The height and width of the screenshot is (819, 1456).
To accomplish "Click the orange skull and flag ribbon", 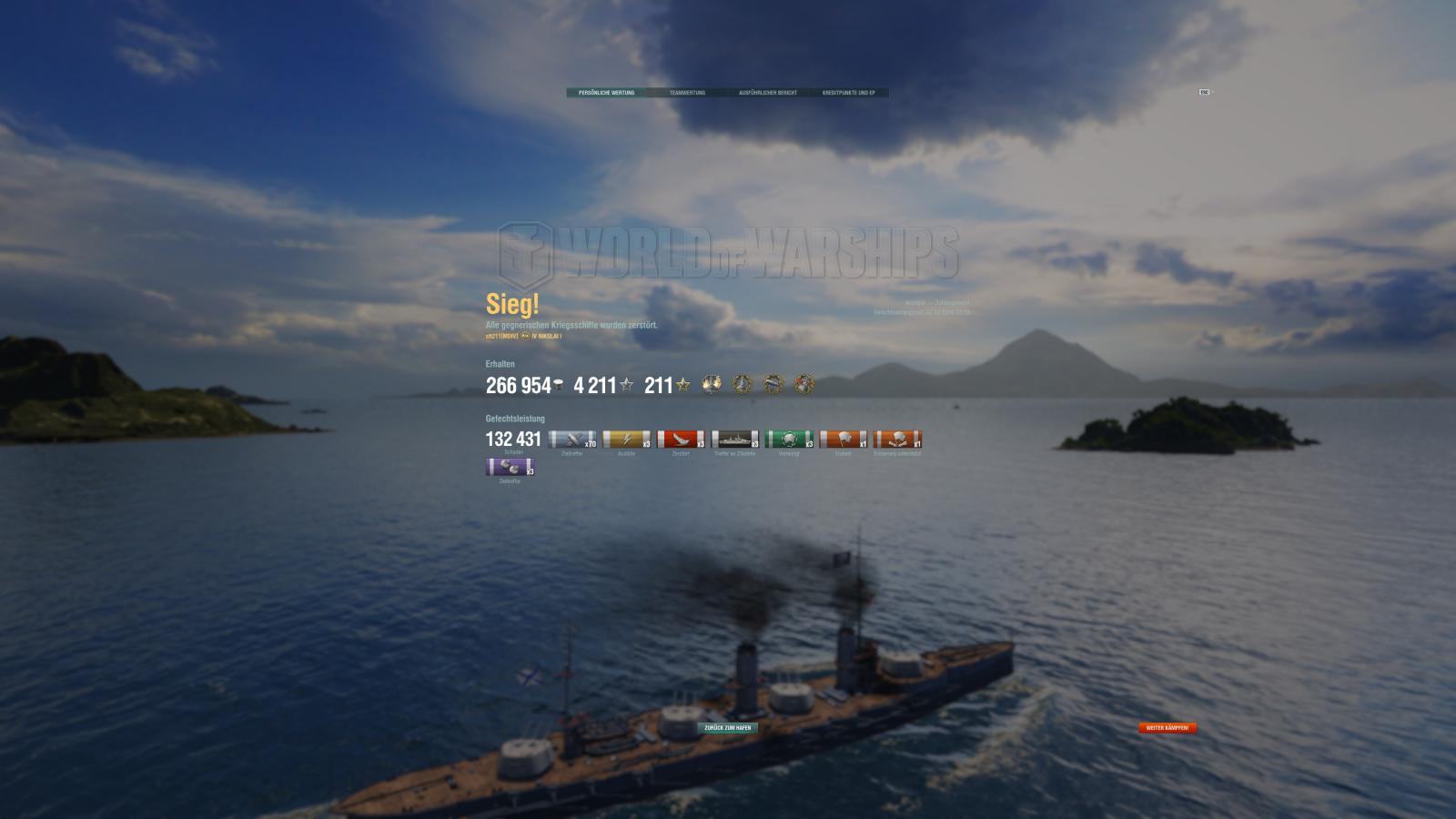I will coord(897,440).
